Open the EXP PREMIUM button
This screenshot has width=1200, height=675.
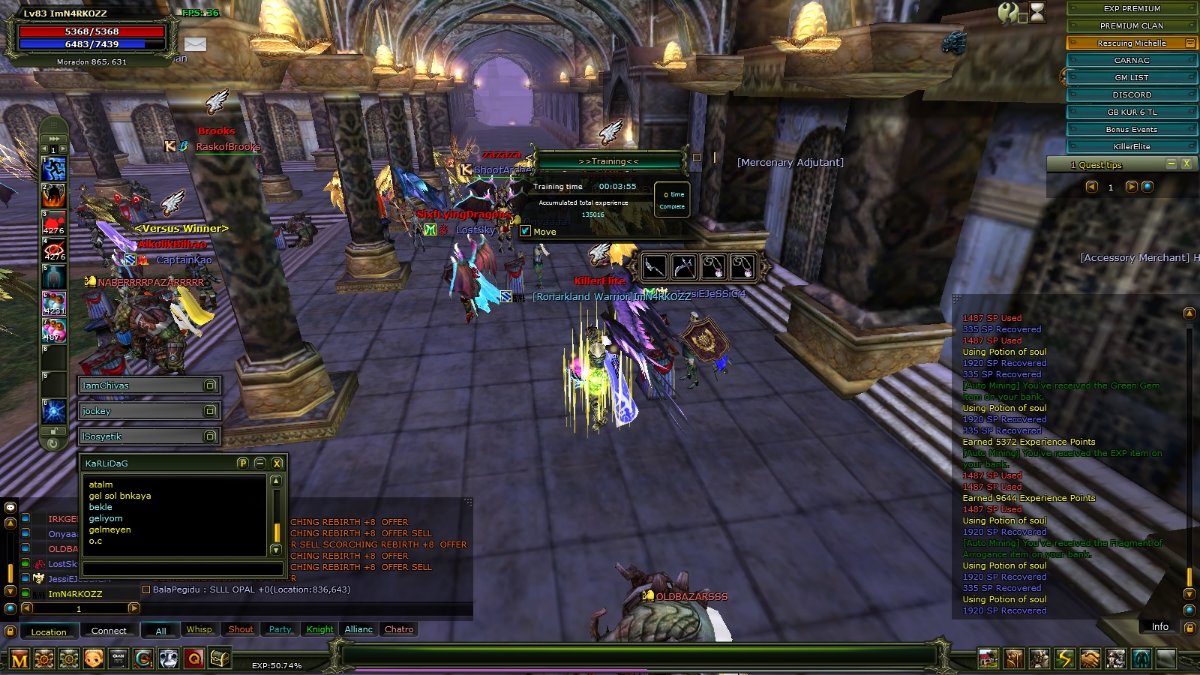pyautogui.click(x=1132, y=8)
